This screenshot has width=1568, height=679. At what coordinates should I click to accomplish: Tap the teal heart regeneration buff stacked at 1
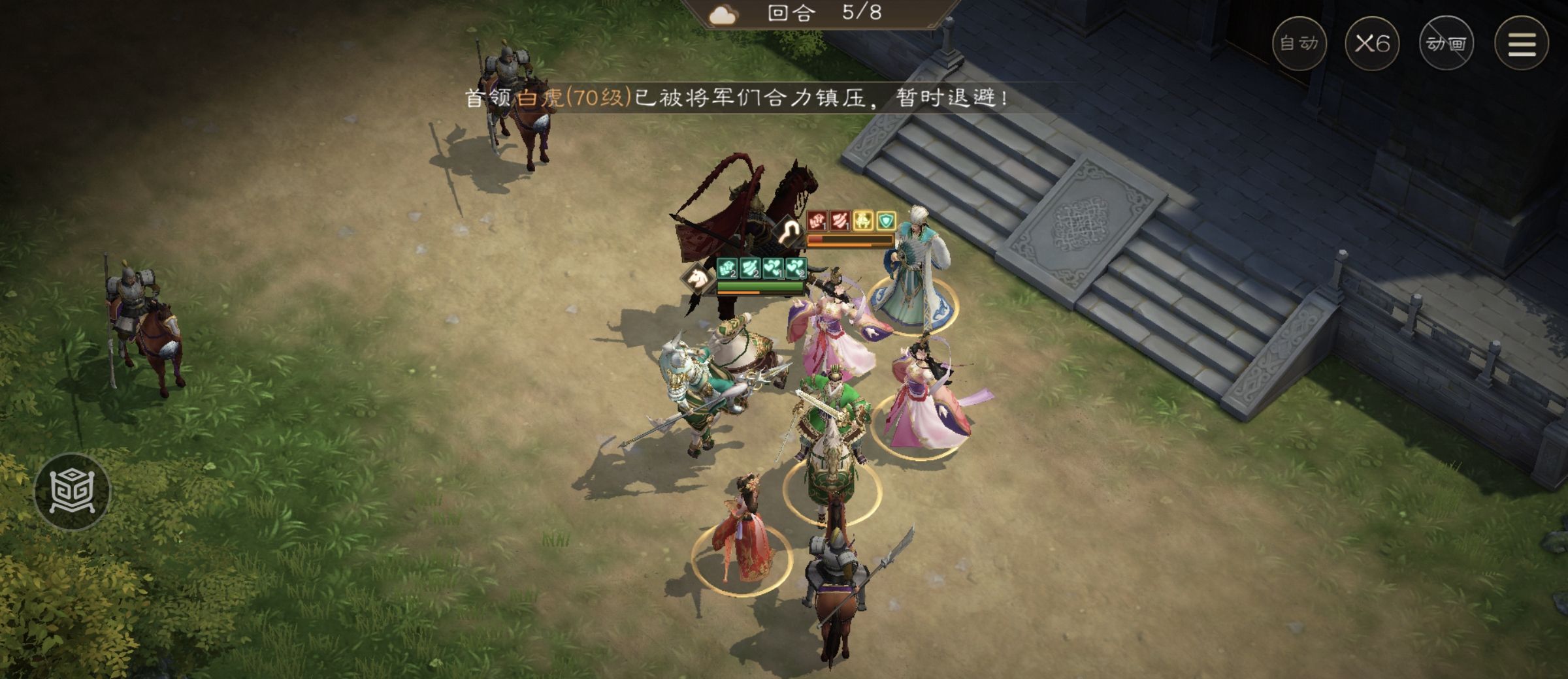coord(773,270)
